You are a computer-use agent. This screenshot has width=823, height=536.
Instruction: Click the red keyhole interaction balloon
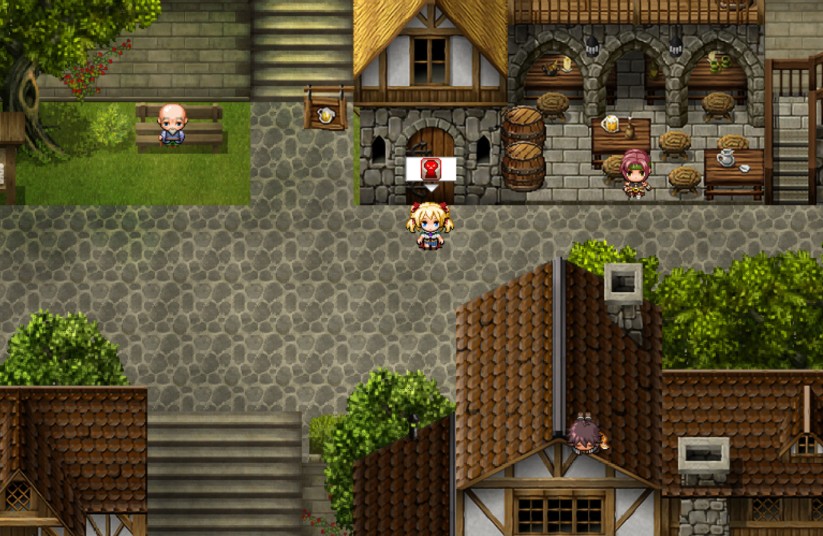coord(431,168)
